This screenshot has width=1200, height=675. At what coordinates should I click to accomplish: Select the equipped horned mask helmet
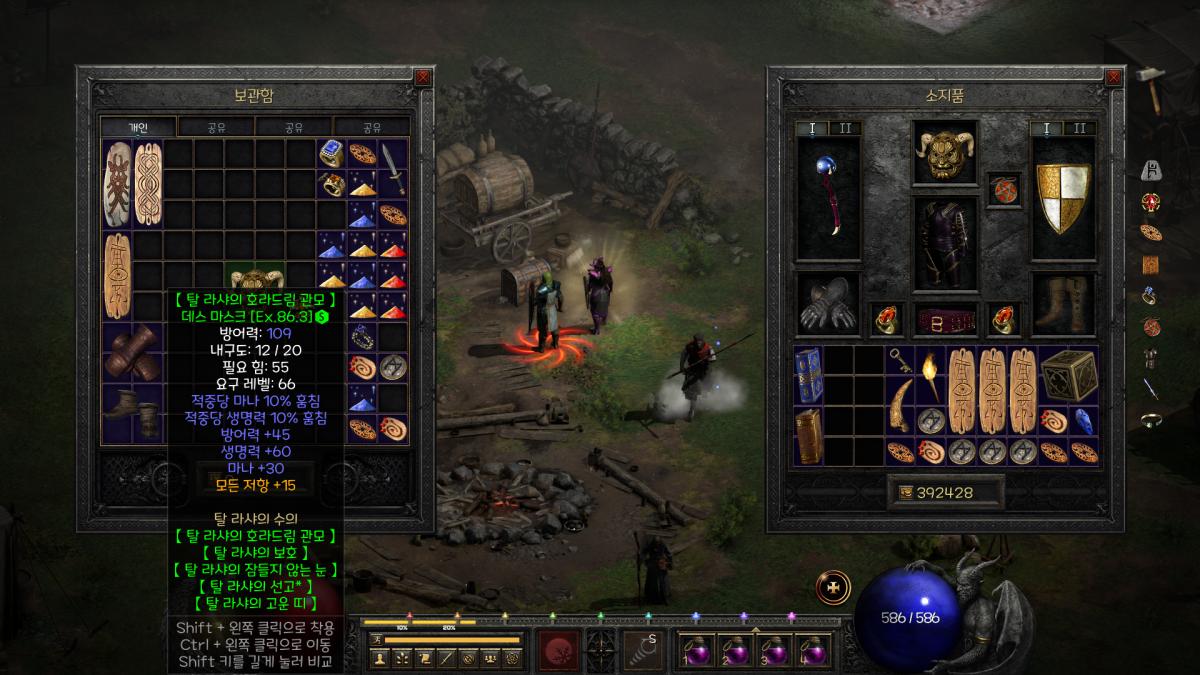click(x=945, y=155)
